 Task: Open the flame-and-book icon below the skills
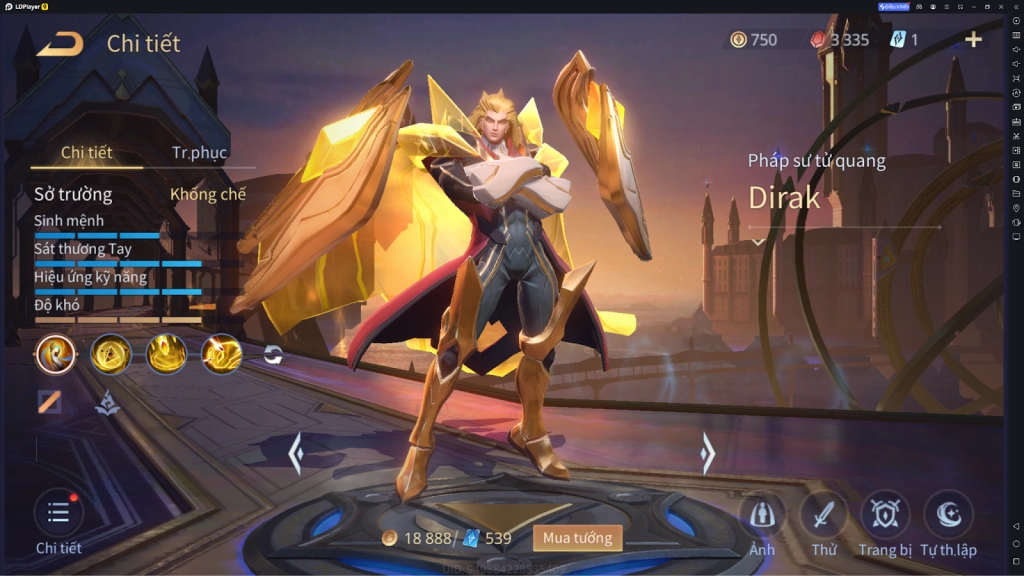pos(107,402)
